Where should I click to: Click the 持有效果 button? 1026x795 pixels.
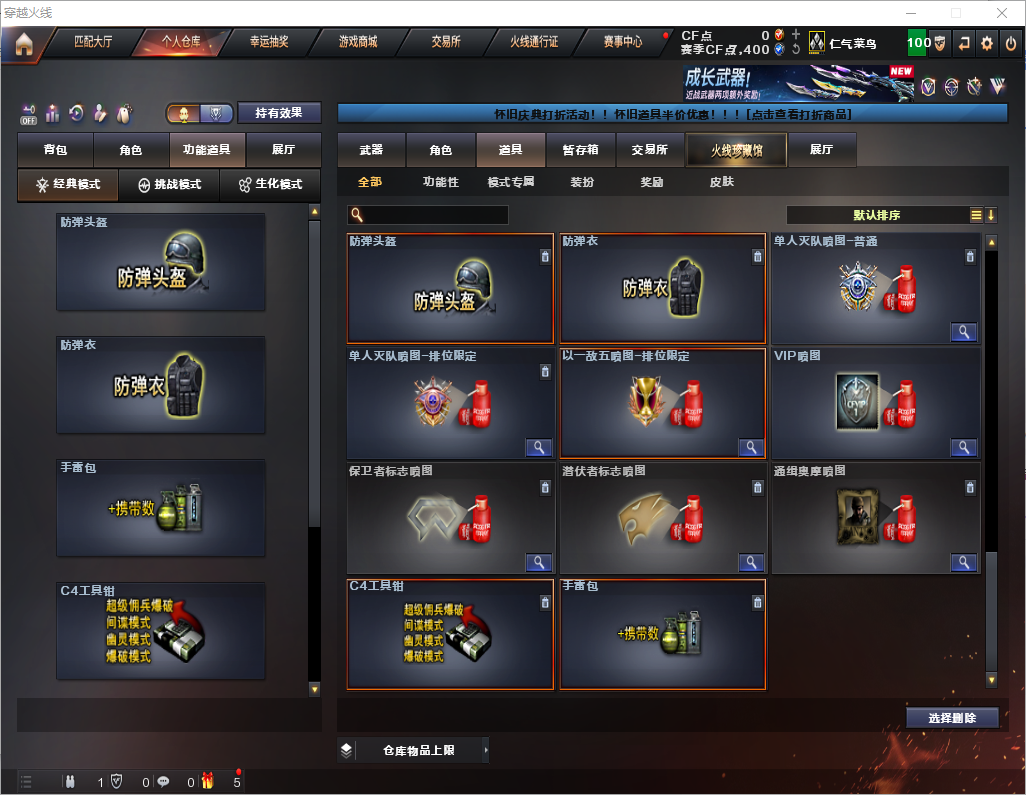pos(278,113)
